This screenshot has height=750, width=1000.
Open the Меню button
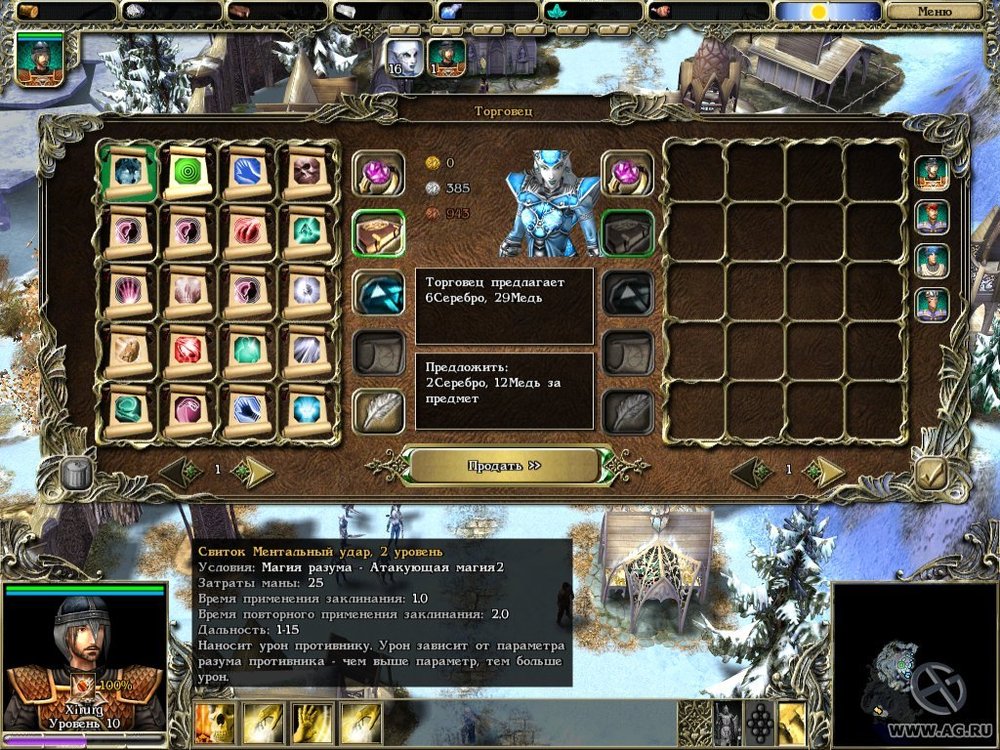click(x=933, y=12)
